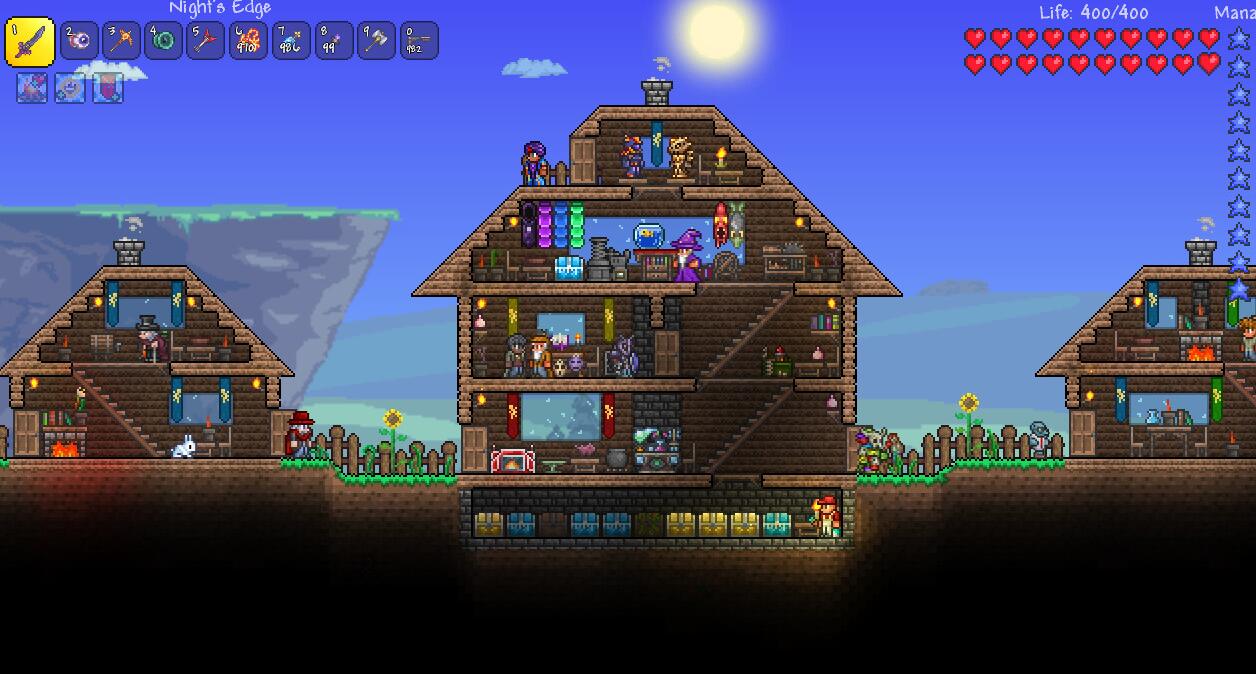Choose the molten pickaxe in slot 3

121,41
